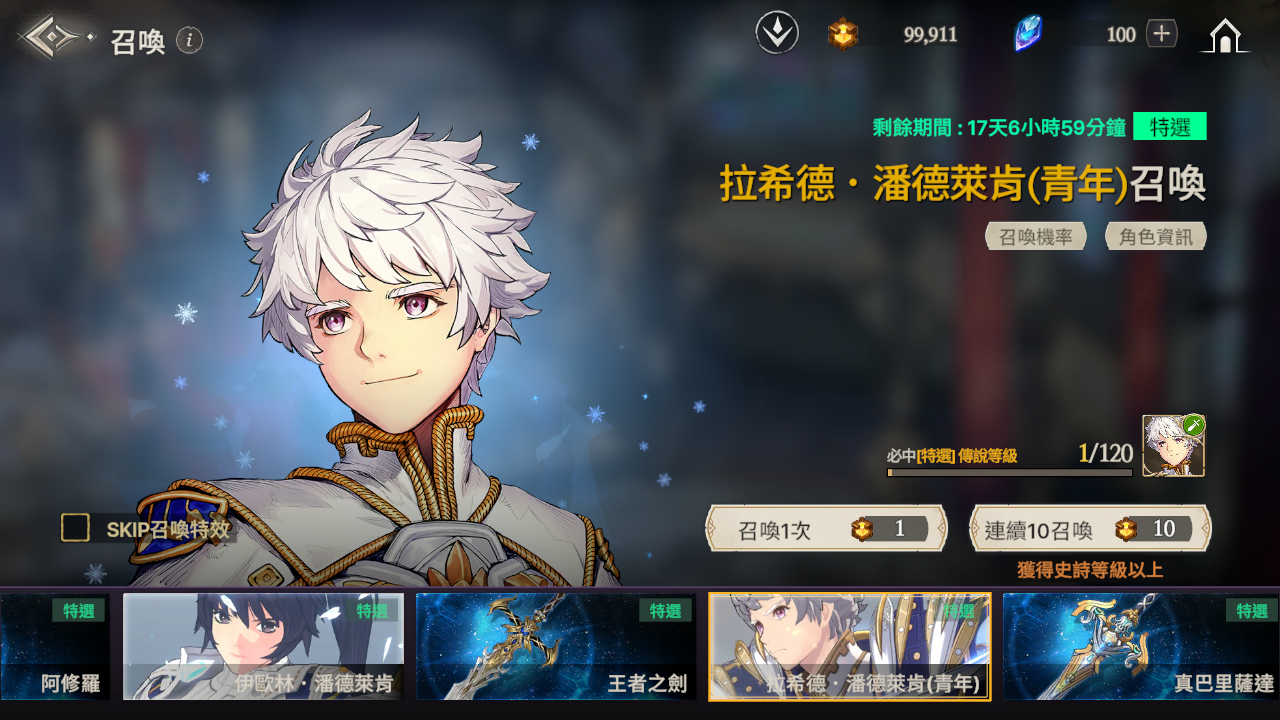1280x720 pixels.
Task: Change the guaranteed character portrait
Action: [x=1174, y=446]
